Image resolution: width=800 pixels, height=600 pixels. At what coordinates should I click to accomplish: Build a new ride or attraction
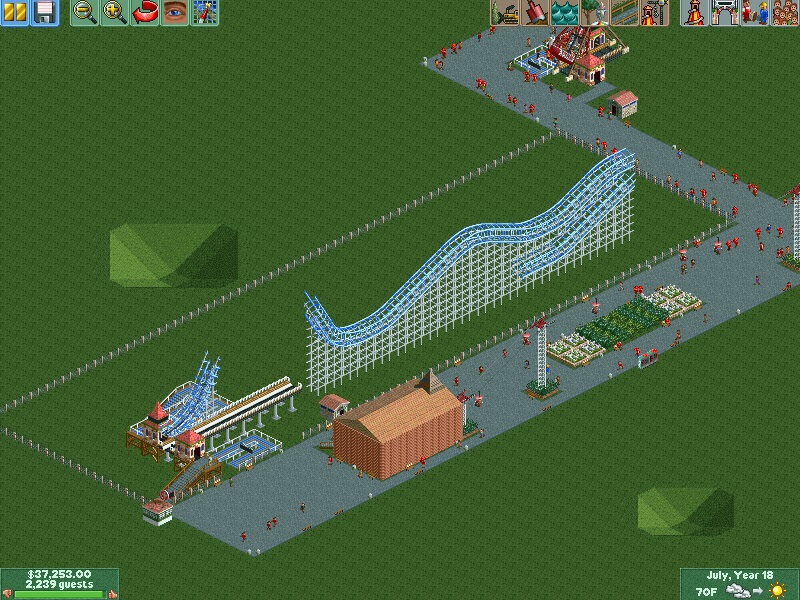click(x=655, y=13)
